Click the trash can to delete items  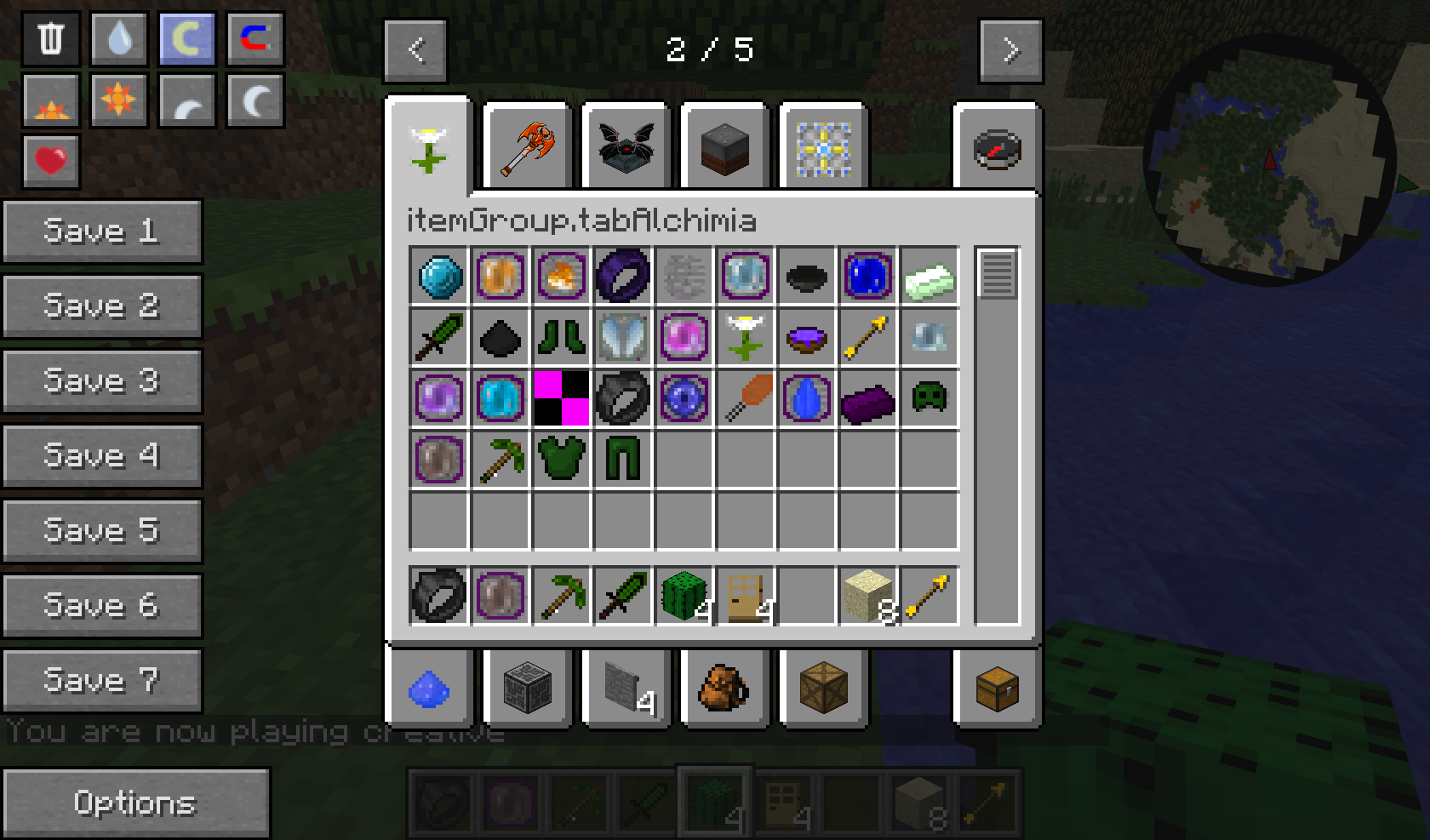[49, 38]
